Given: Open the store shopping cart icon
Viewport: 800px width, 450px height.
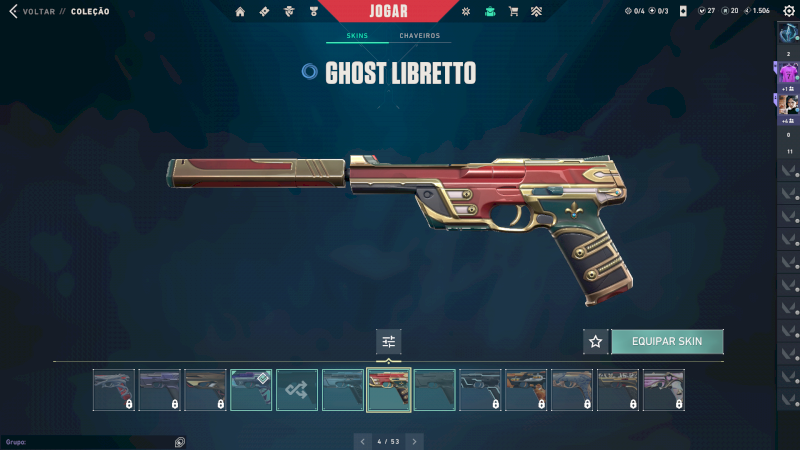Looking at the screenshot, I should coord(513,11).
